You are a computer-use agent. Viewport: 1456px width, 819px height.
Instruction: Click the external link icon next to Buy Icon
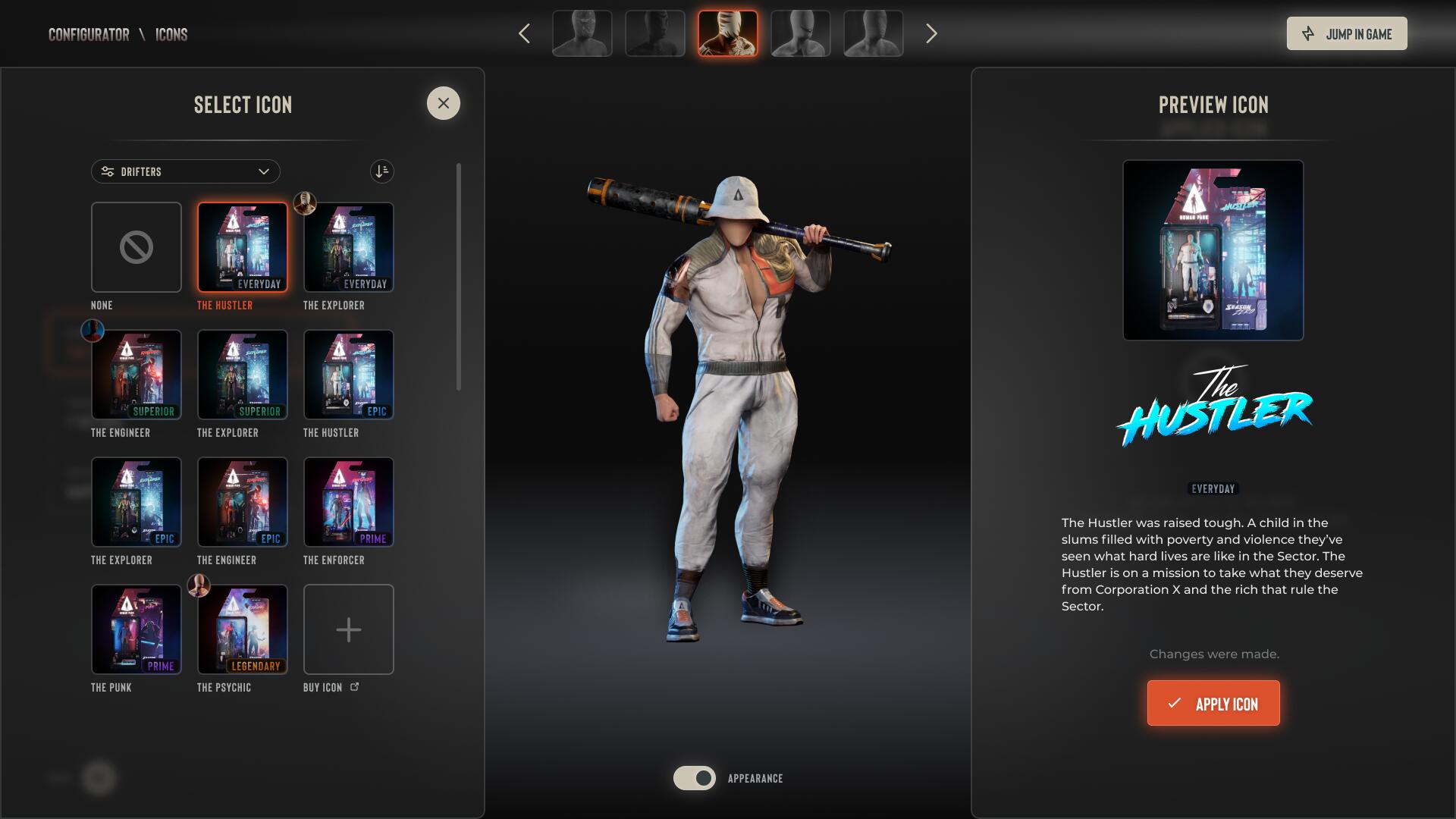click(354, 686)
